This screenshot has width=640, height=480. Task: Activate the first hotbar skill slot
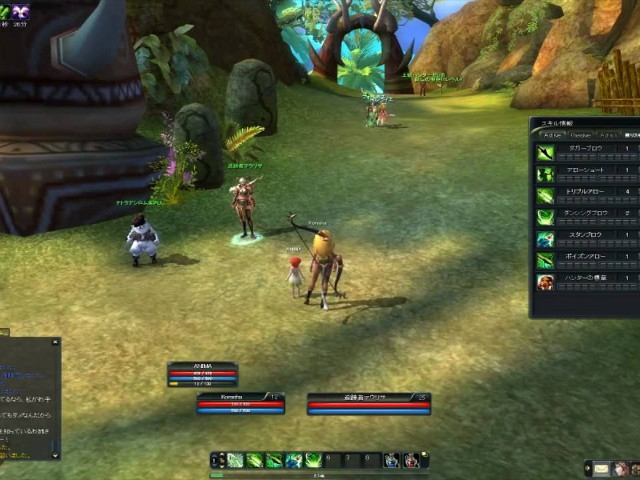coord(235,460)
